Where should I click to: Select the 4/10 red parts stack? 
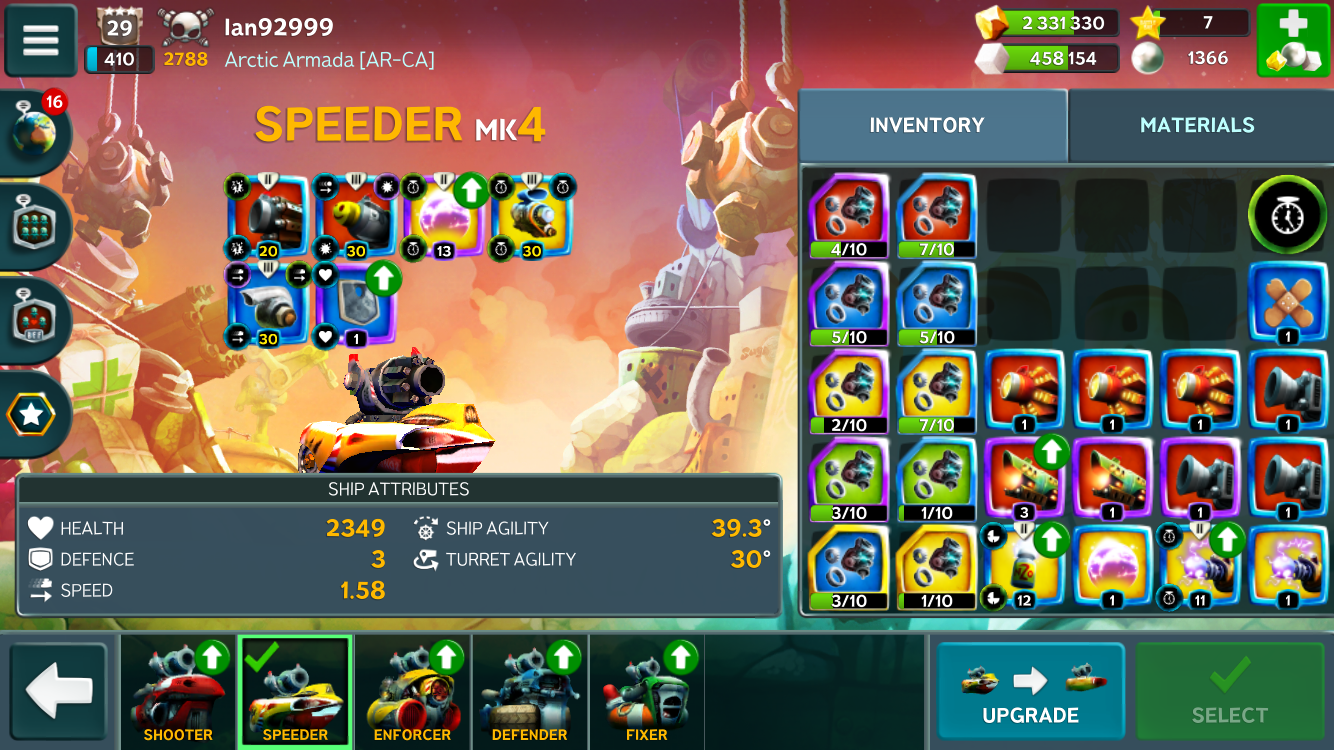click(x=849, y=215)
